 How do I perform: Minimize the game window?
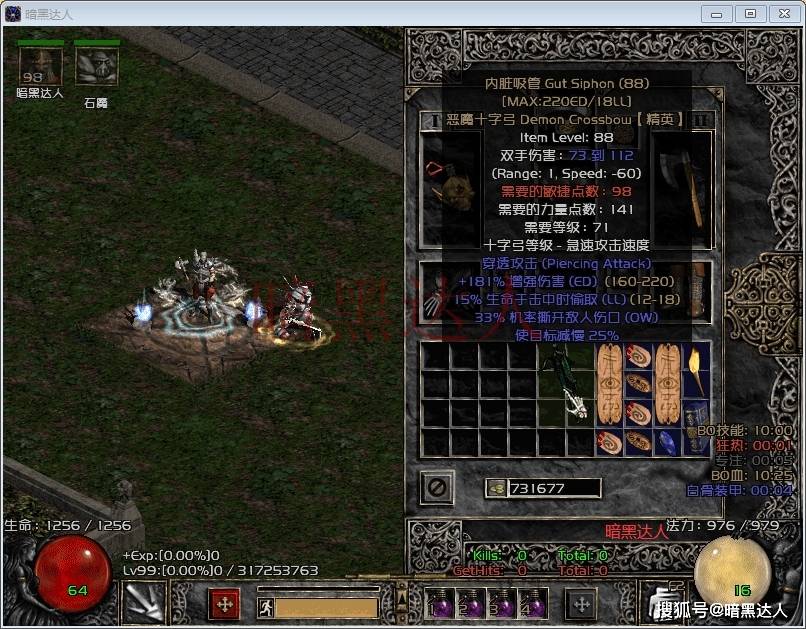[715, 14]
